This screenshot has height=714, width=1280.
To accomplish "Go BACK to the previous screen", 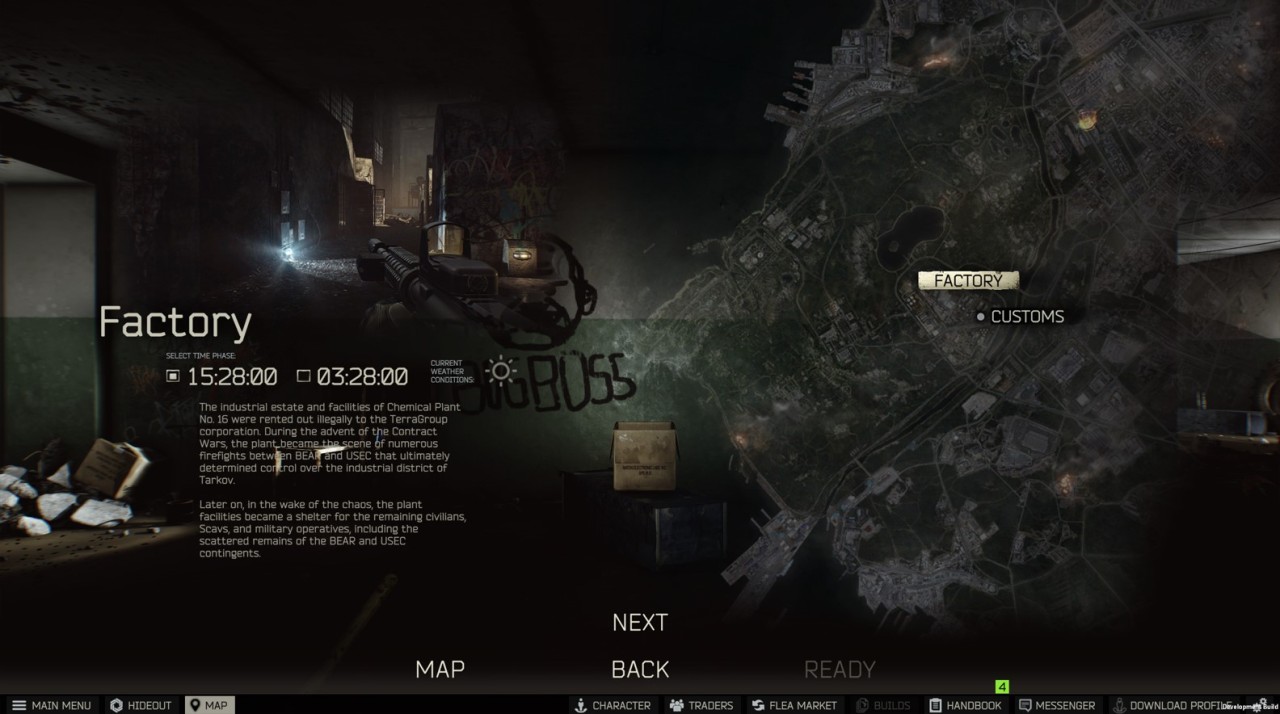I will pos(640,669).
